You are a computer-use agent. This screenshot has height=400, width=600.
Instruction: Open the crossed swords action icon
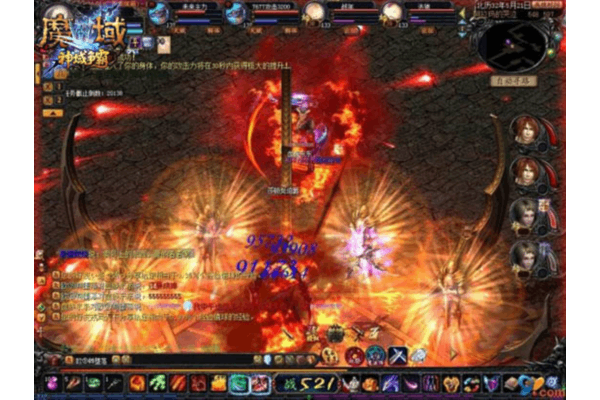click(x=397, y=355)
